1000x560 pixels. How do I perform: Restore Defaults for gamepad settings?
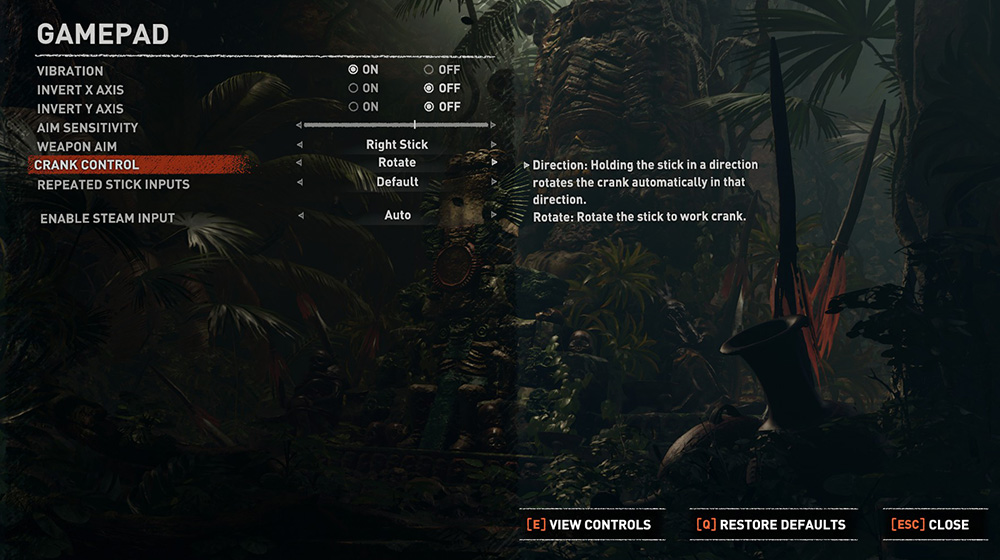pyautogui.click(x=771, y=524)
